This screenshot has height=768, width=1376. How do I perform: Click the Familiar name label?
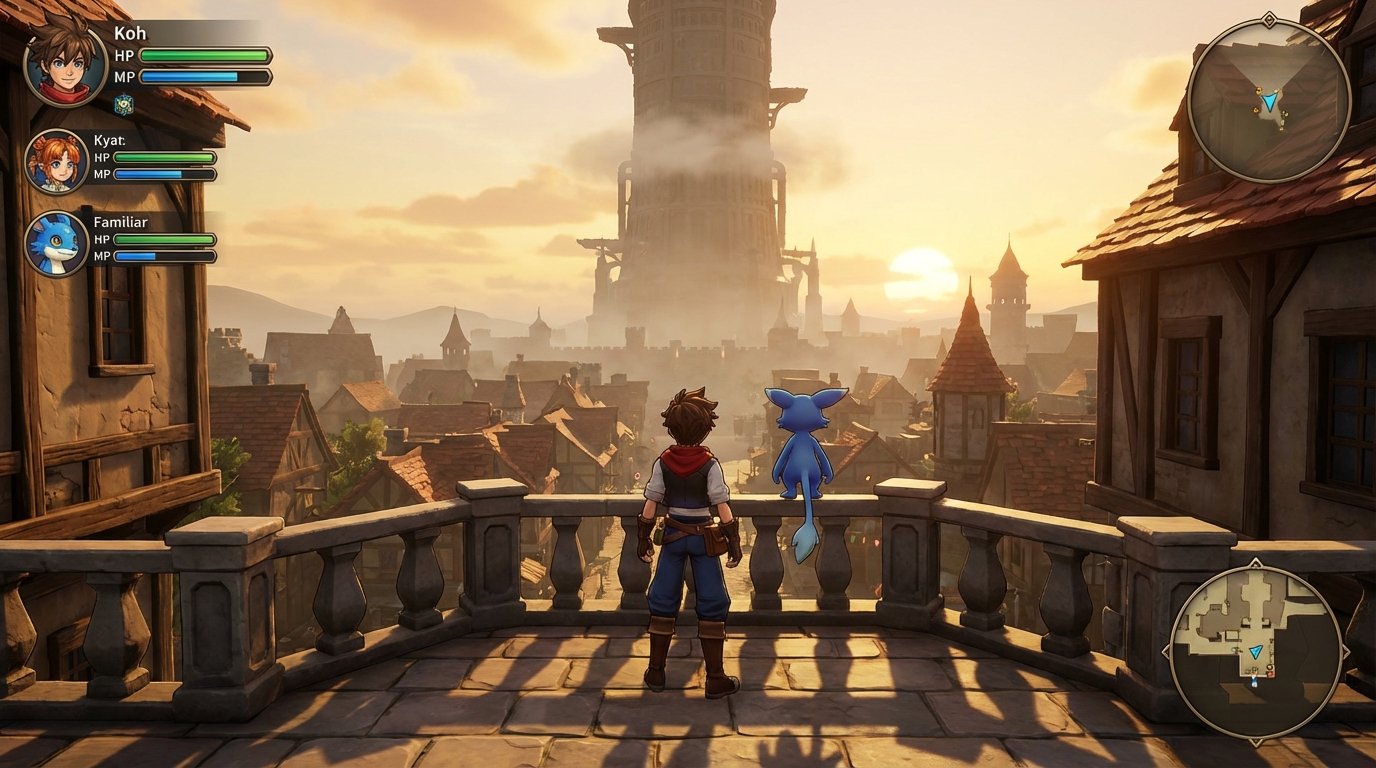click(121, 222)
